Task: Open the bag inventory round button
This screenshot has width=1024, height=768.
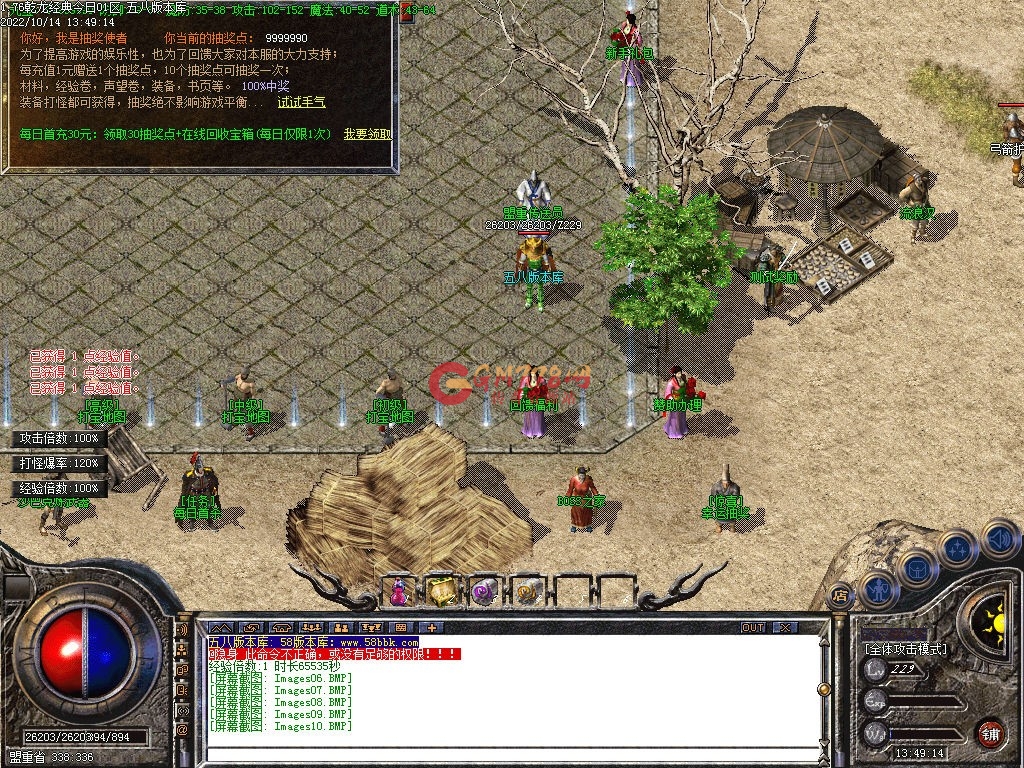Action: click(916, 569)
